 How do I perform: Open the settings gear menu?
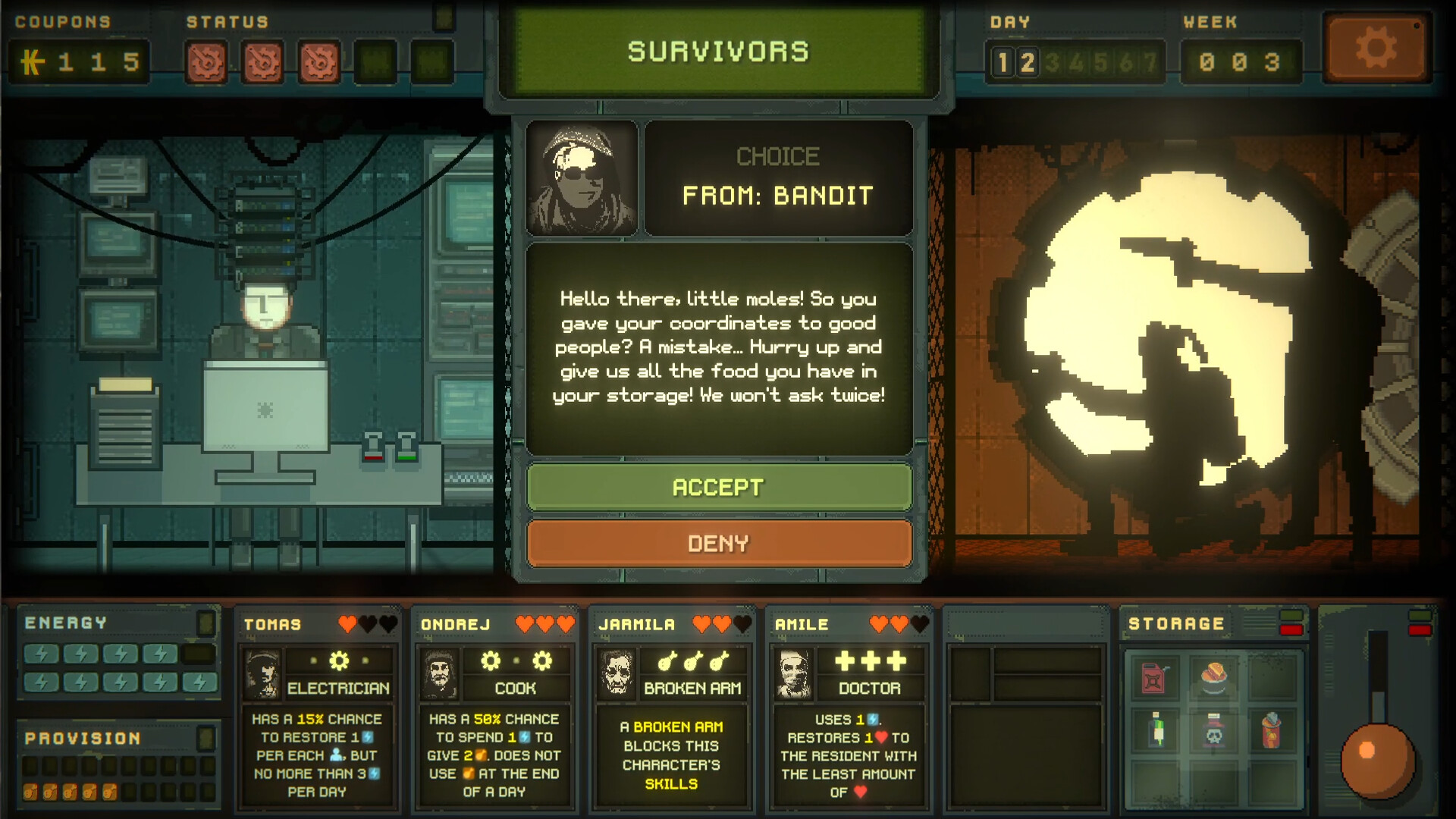[1376, 49]
